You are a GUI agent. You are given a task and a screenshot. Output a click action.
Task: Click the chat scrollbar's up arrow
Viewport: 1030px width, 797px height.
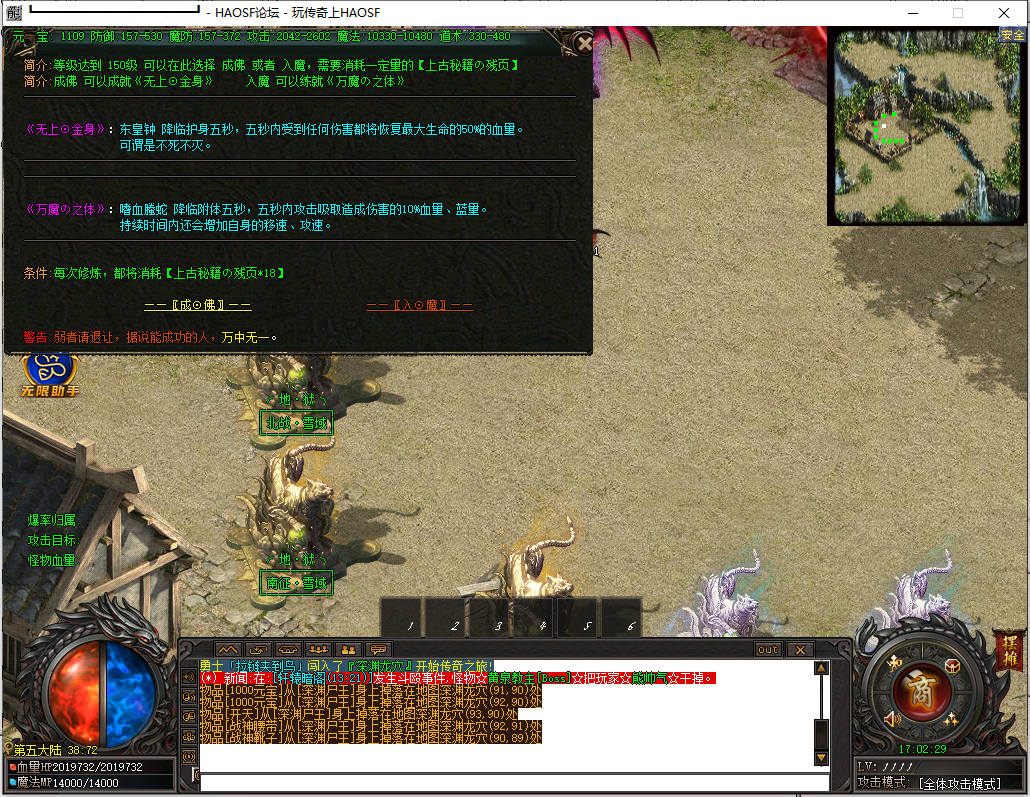tap(821, 669)
